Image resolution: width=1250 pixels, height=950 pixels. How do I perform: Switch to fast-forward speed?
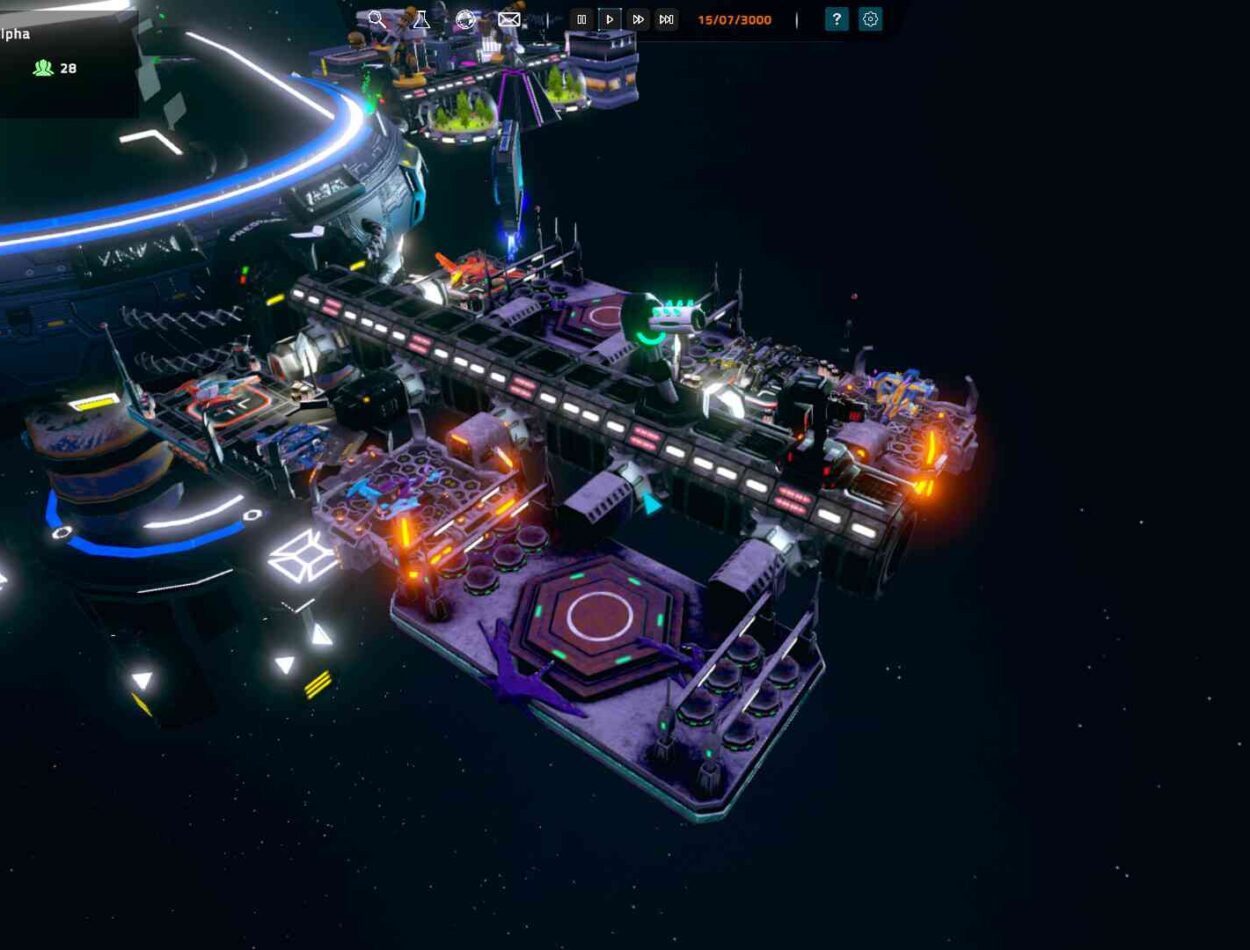click(x=638, y=19)
